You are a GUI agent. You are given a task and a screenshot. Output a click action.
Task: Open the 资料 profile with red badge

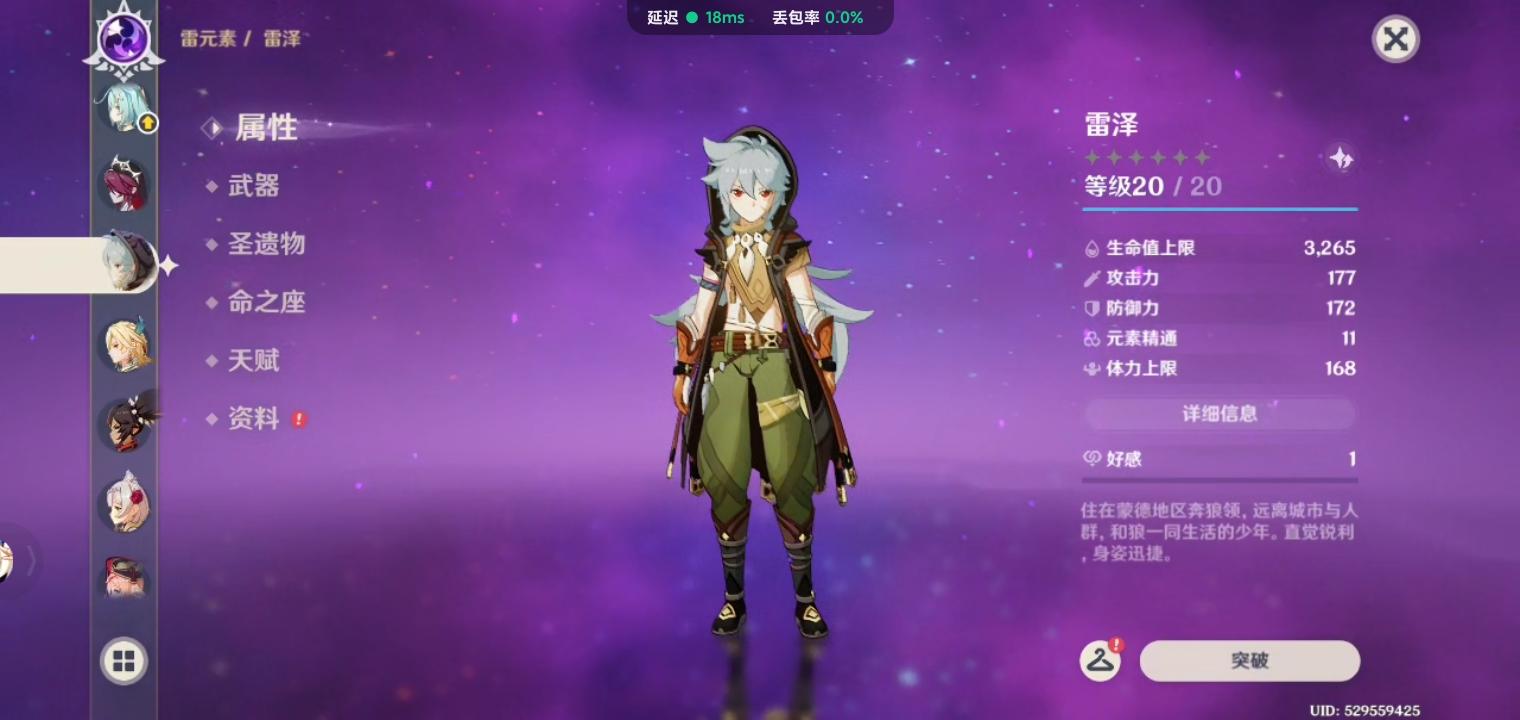(x=251, y=419)
